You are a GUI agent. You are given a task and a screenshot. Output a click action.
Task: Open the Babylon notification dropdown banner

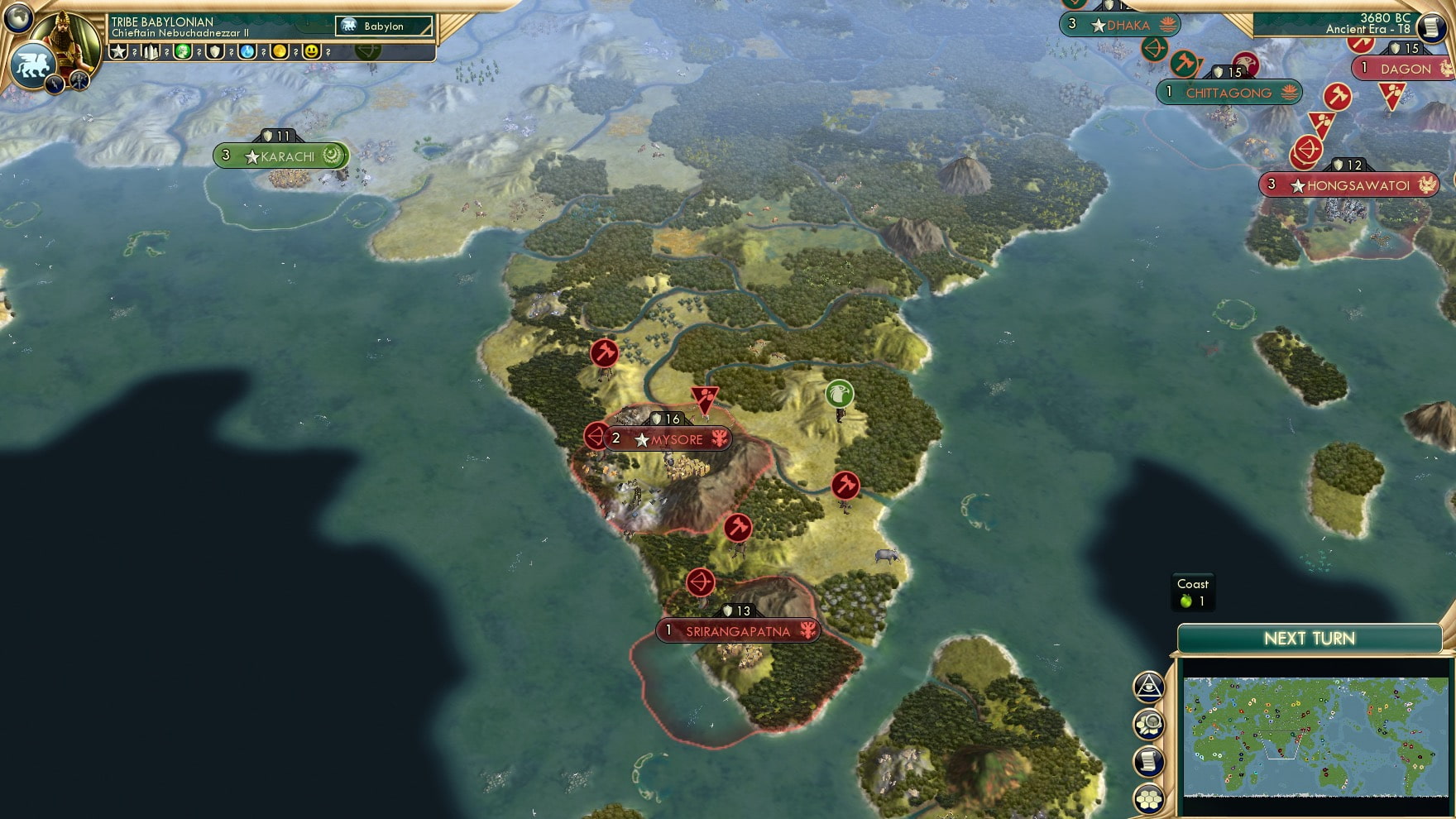383,26
